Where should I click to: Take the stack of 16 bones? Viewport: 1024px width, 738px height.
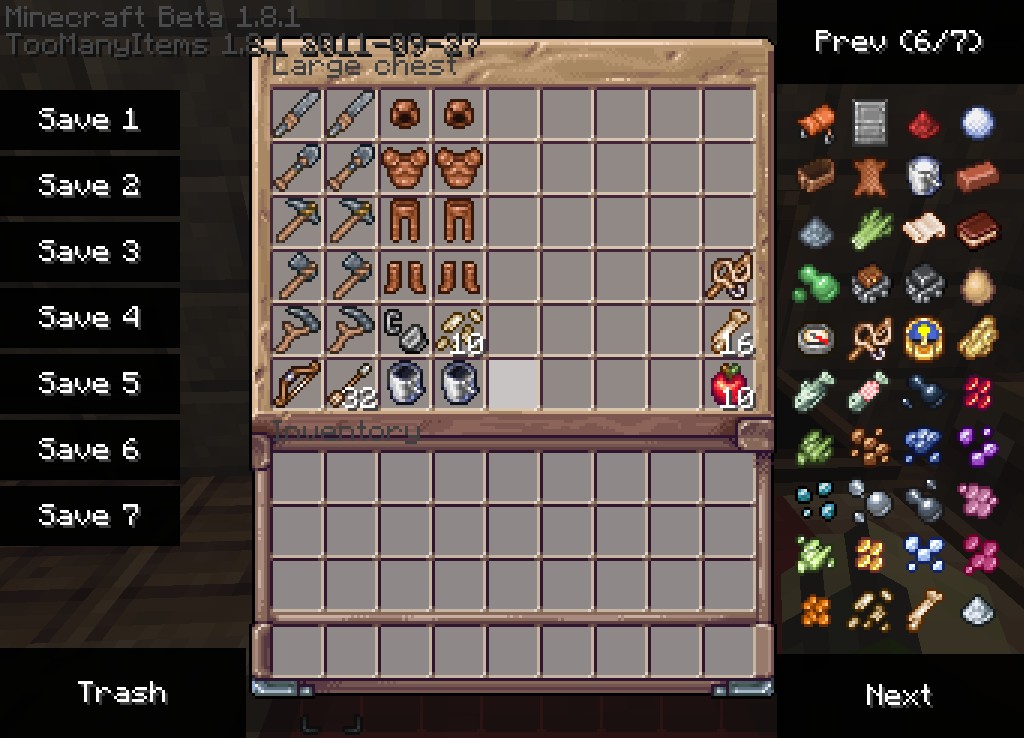(730, 329)
